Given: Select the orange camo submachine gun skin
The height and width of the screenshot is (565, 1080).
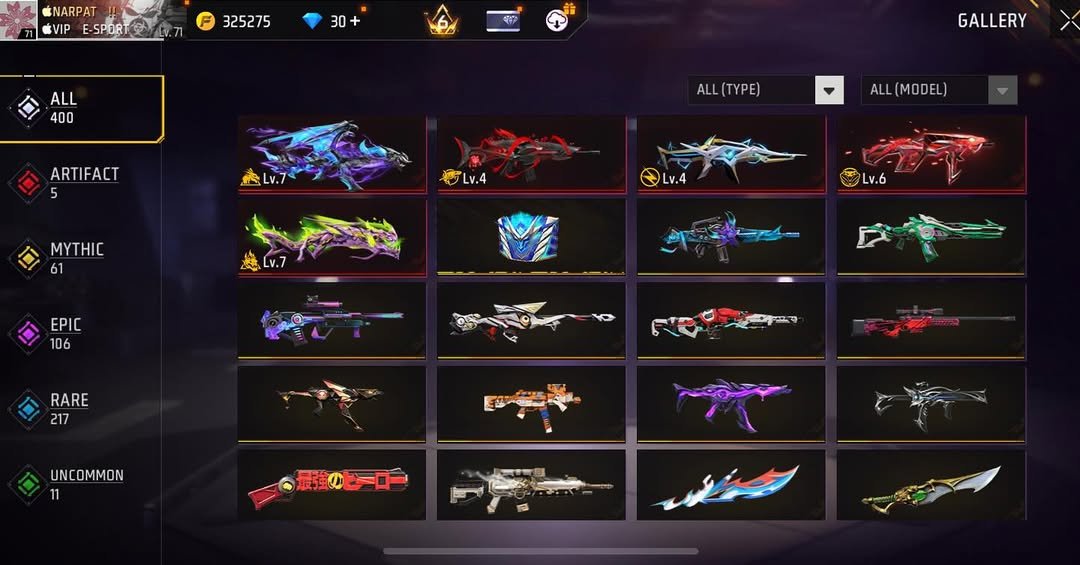Looking at the screenshot, I should 531,403.
